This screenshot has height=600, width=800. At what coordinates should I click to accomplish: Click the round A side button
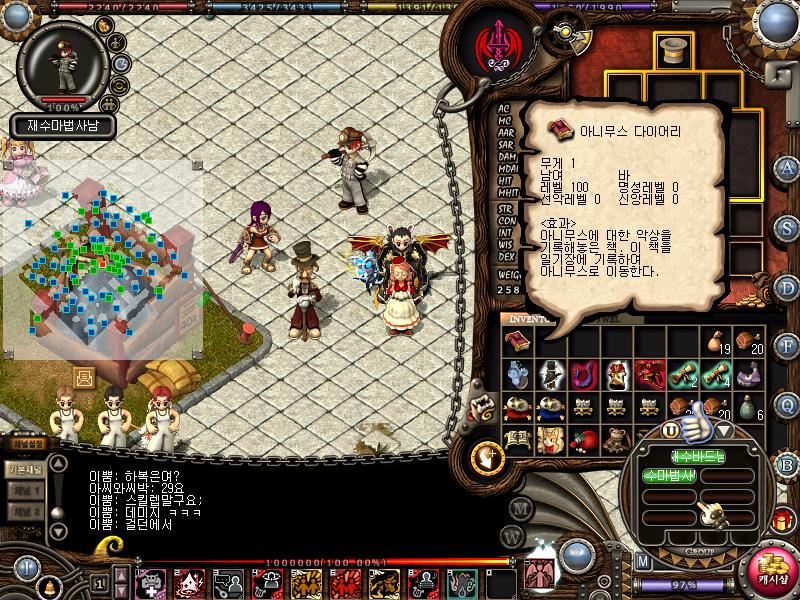pyautogui.click(x=788, y=167)
